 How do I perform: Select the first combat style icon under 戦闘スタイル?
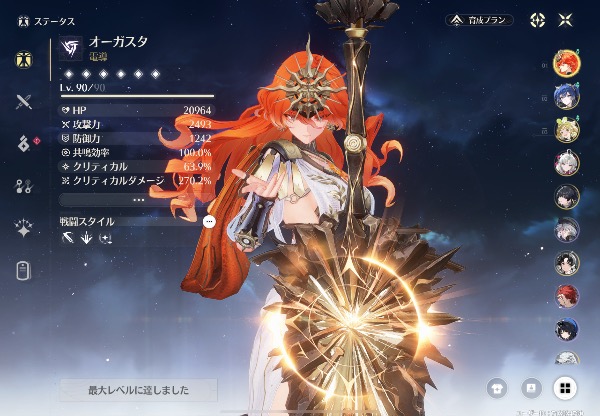coord(68,238)
